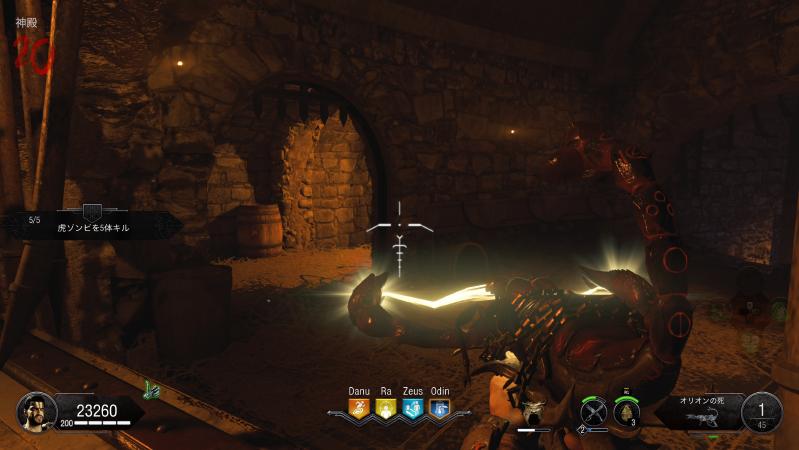The width and height of the screenshot is (799, 450).
Task: Click the player character portrait
Action: pyautogui.click(x=36, y=410)
